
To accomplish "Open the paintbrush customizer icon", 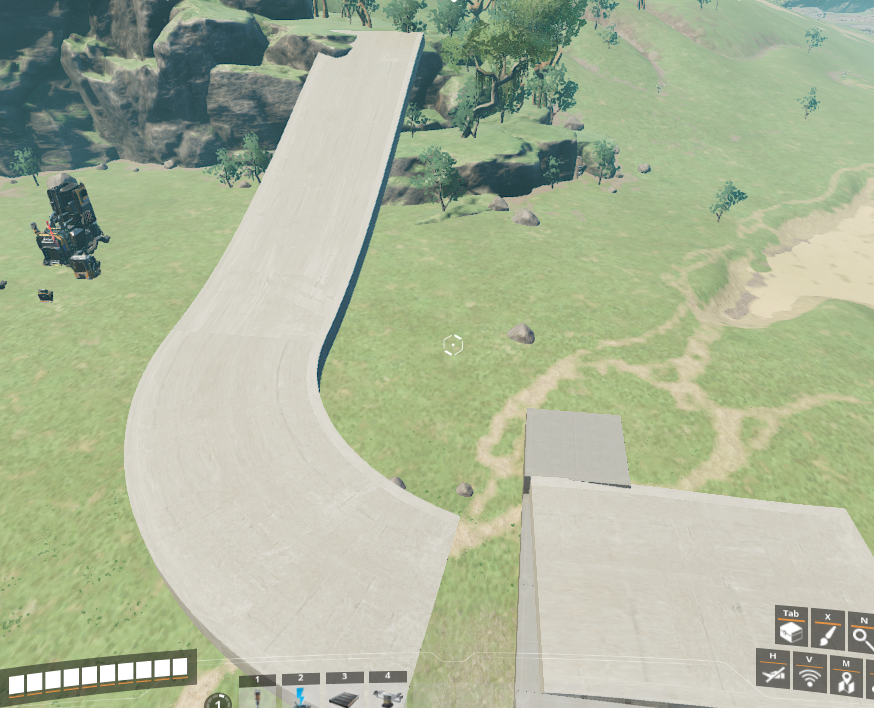I will pos(828,632).
